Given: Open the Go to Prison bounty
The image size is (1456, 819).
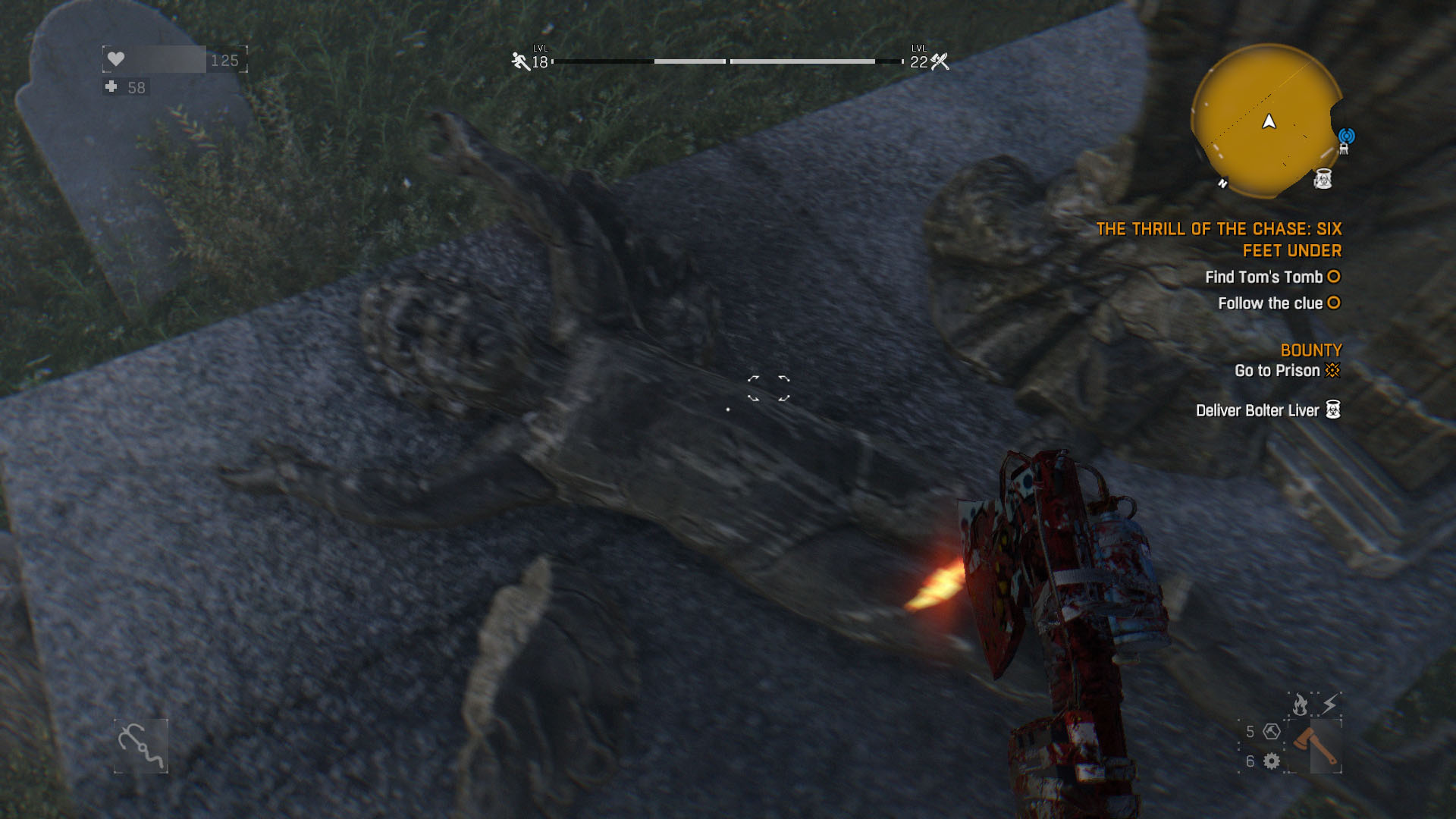Looking at the screenshot, I should 1277,371.
